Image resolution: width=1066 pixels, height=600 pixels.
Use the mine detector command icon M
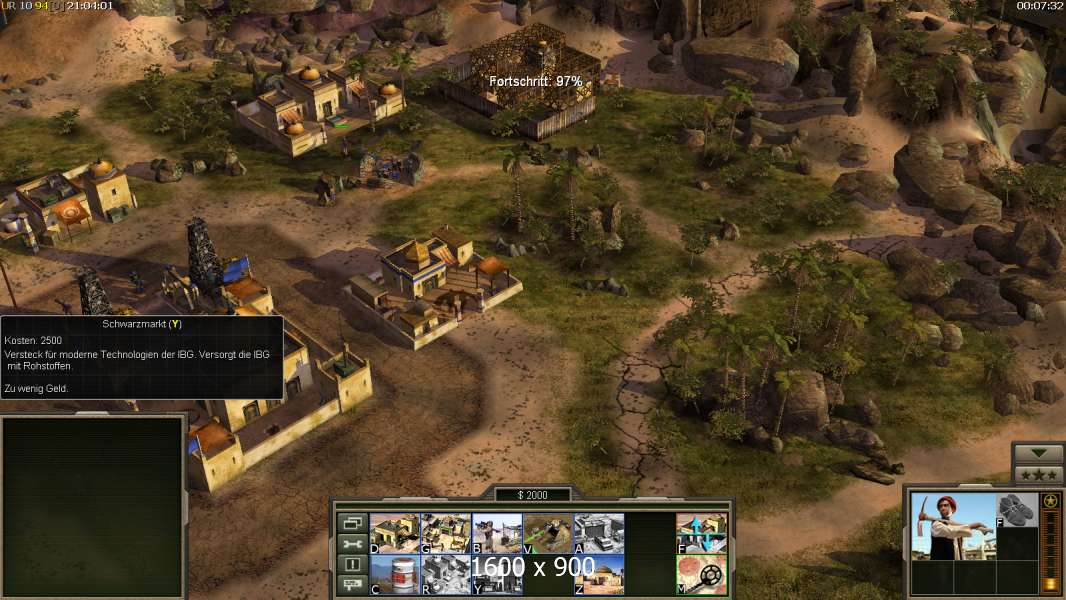click(x=701, y=574)
